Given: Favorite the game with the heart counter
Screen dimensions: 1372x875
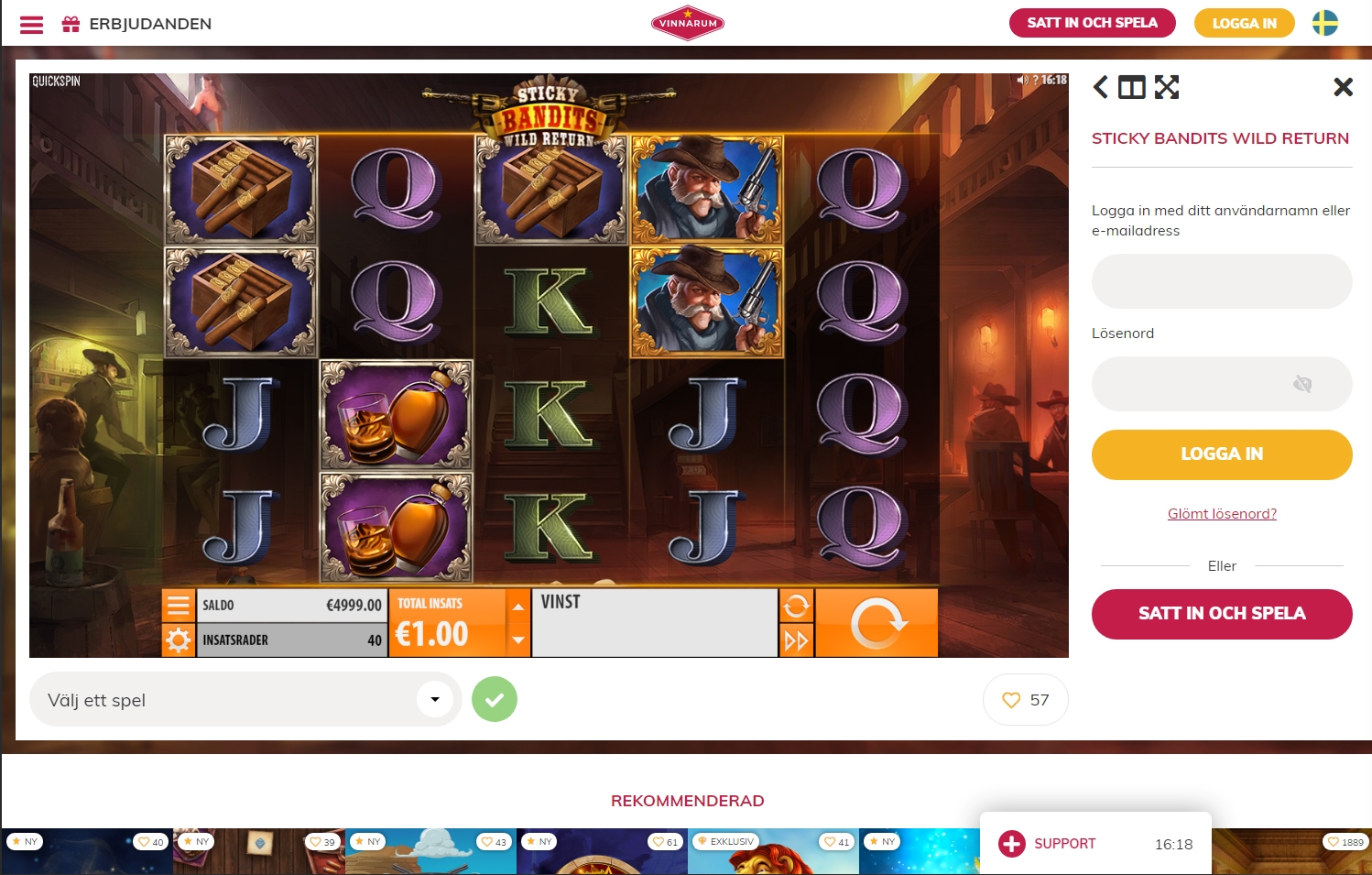Looking at the screenshot, I should (x=1025, y=699).
